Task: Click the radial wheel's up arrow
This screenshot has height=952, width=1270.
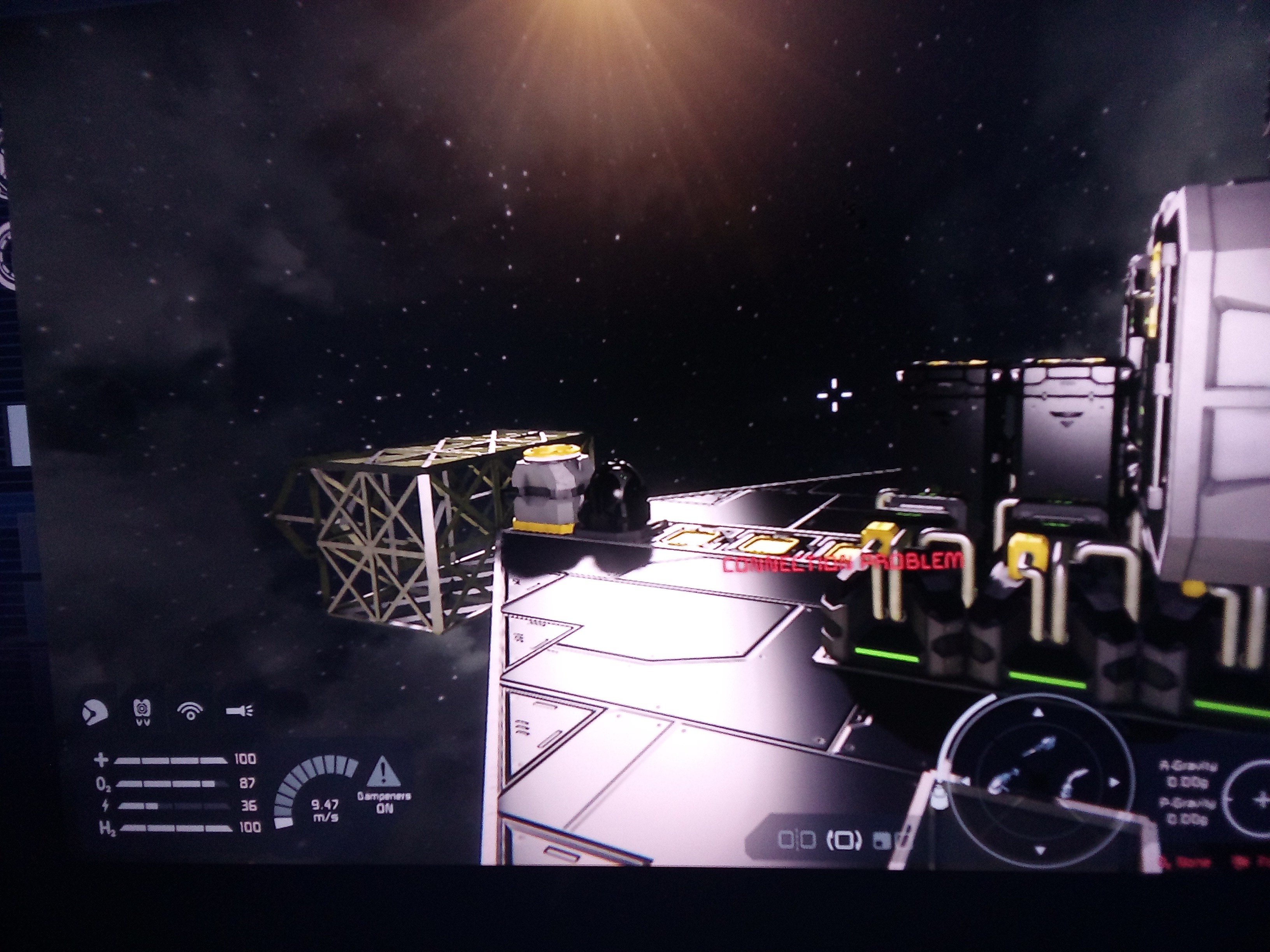Action: (1038, 713)
